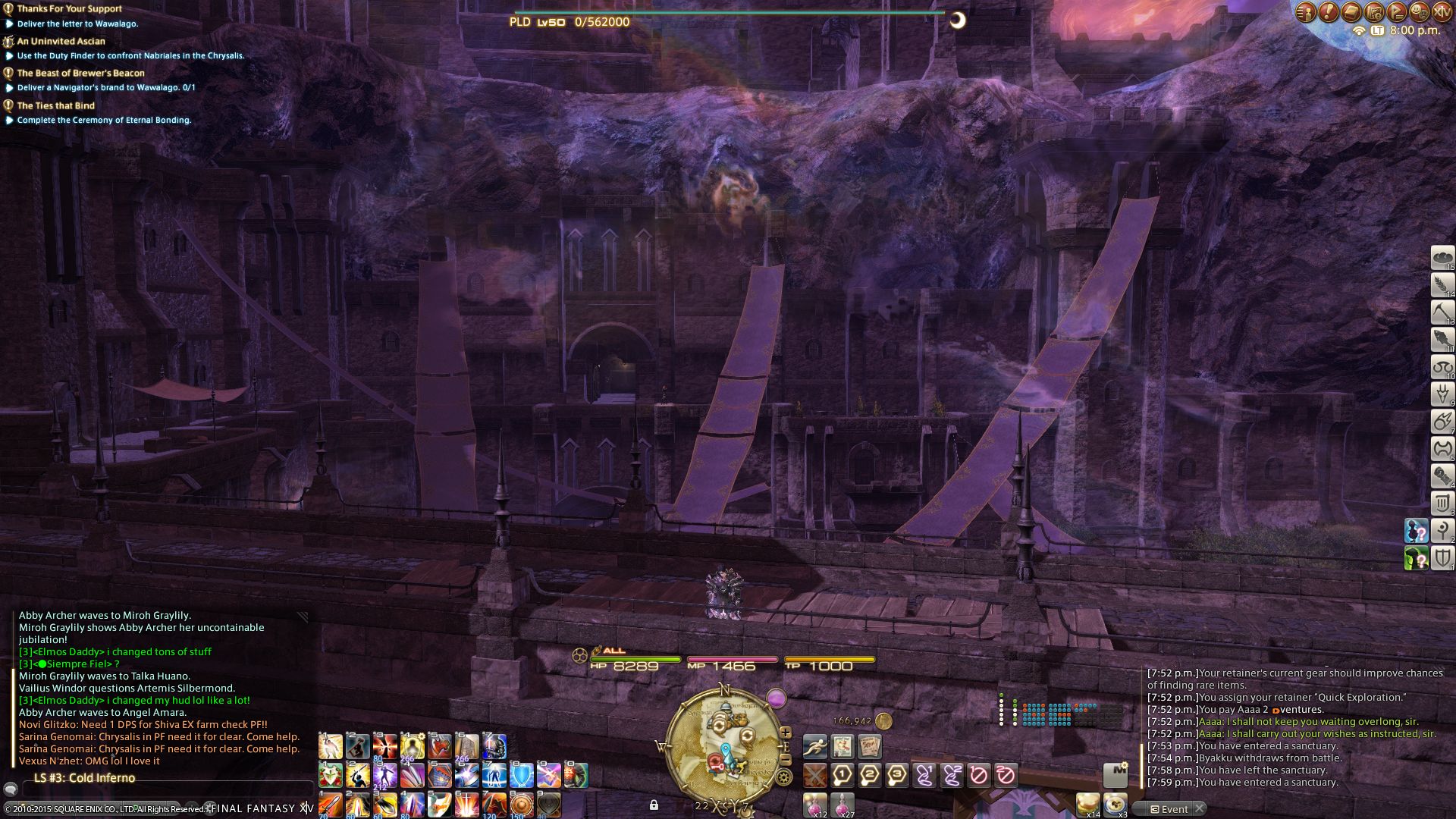
Task: Open the Character menu icon
Action: click(1305, 11)
